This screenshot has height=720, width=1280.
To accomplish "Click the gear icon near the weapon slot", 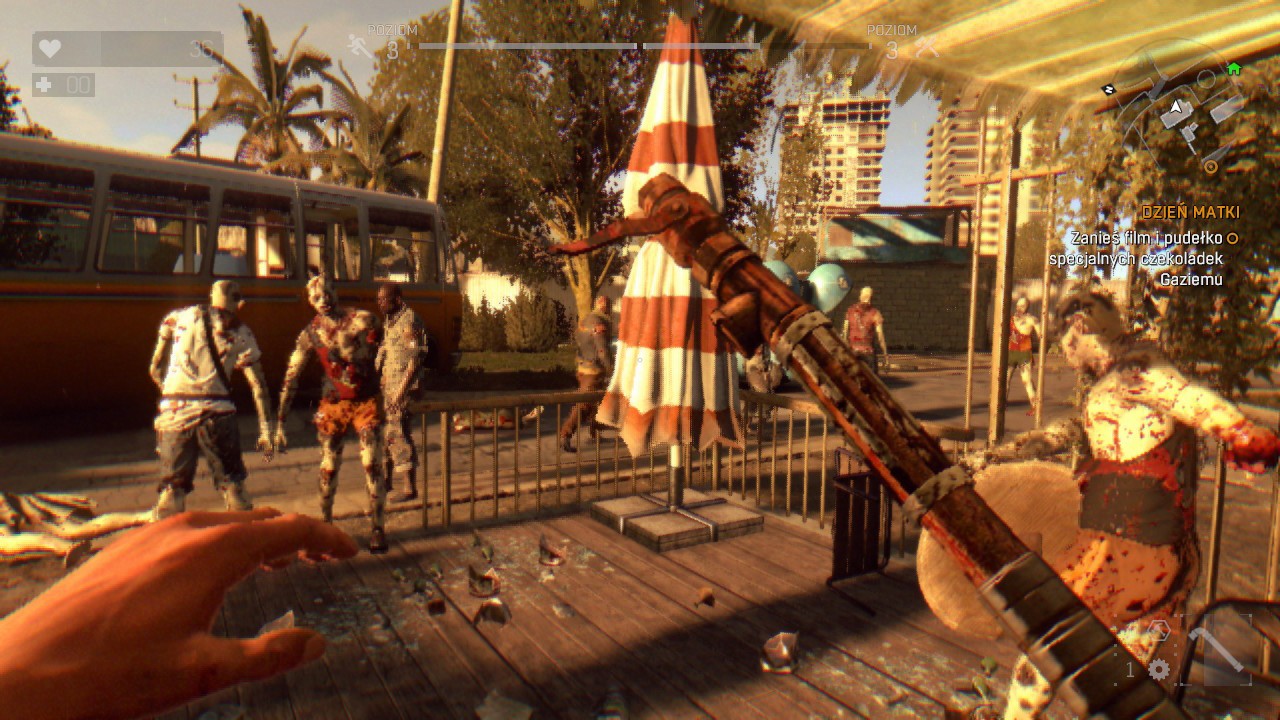I will pos(1158,668).
